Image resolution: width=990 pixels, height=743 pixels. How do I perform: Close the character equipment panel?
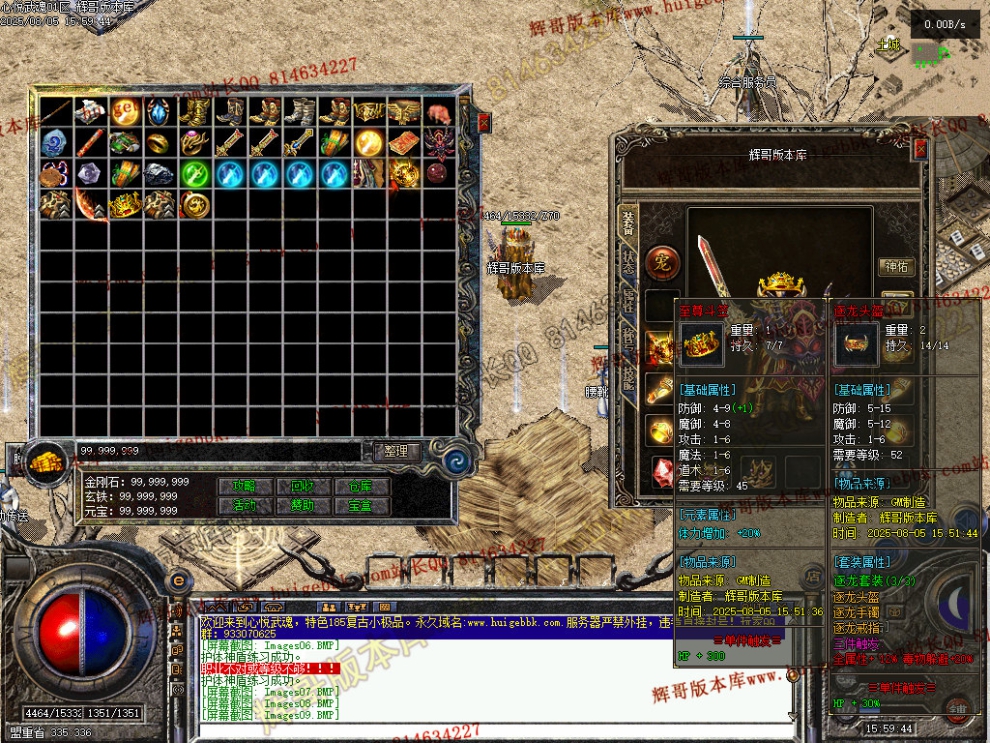coord(920,150)
